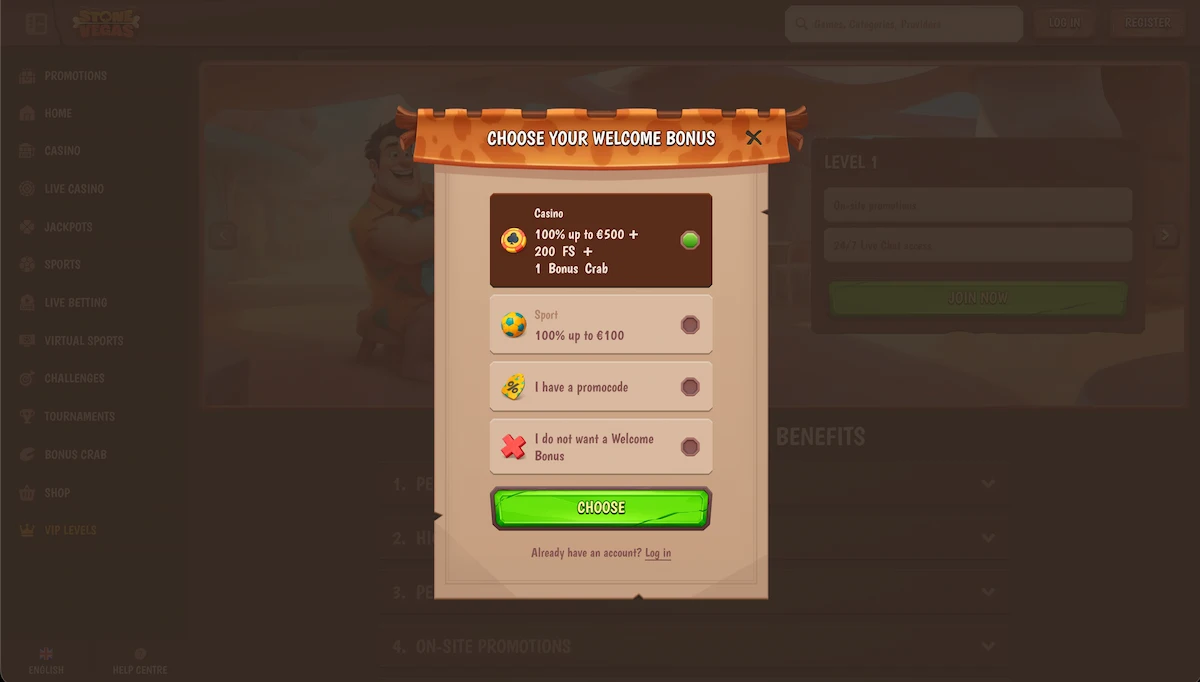Open the Bonus Crab section

point(75,455)
